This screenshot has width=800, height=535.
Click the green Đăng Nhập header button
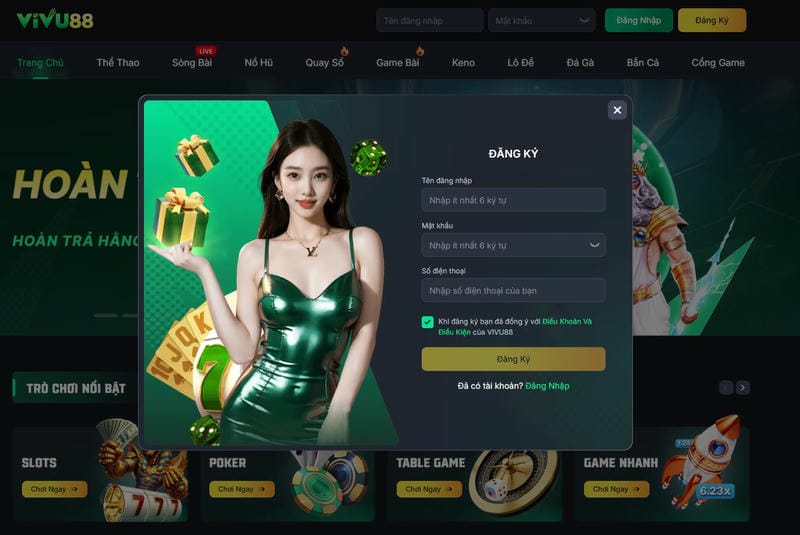(x=638, y=20)
